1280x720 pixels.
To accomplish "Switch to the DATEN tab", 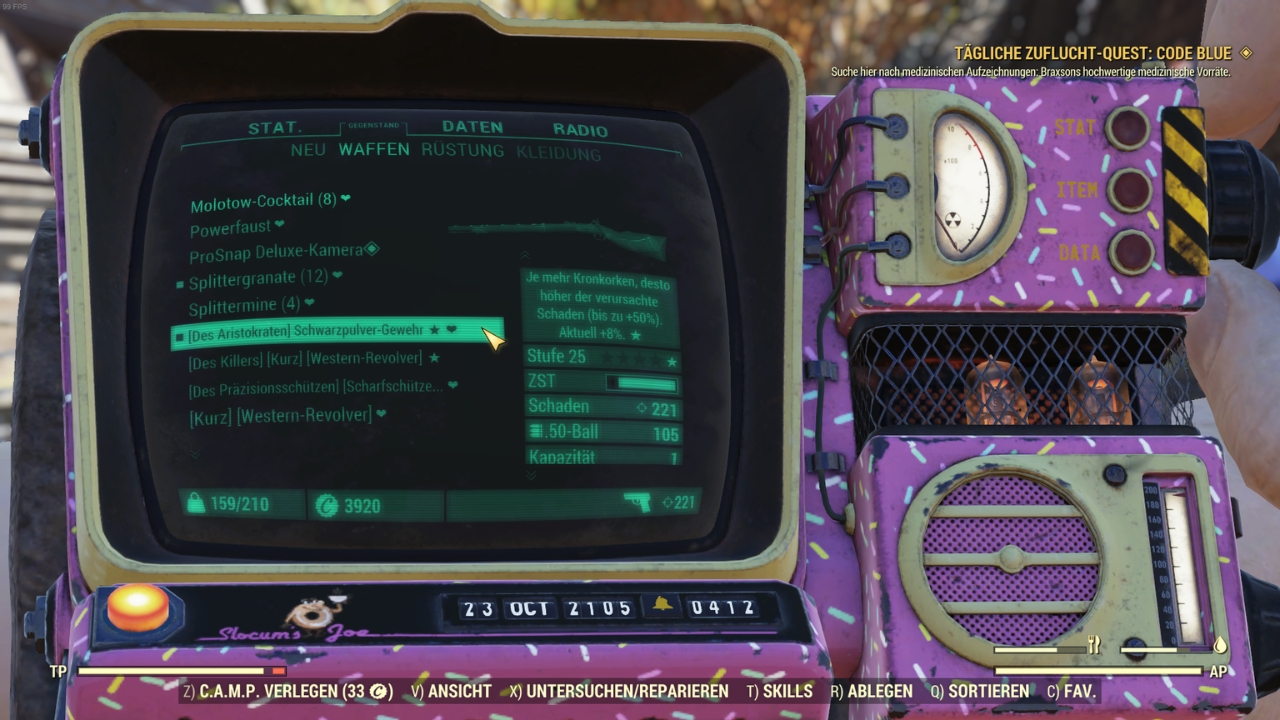I will [472, 128].
